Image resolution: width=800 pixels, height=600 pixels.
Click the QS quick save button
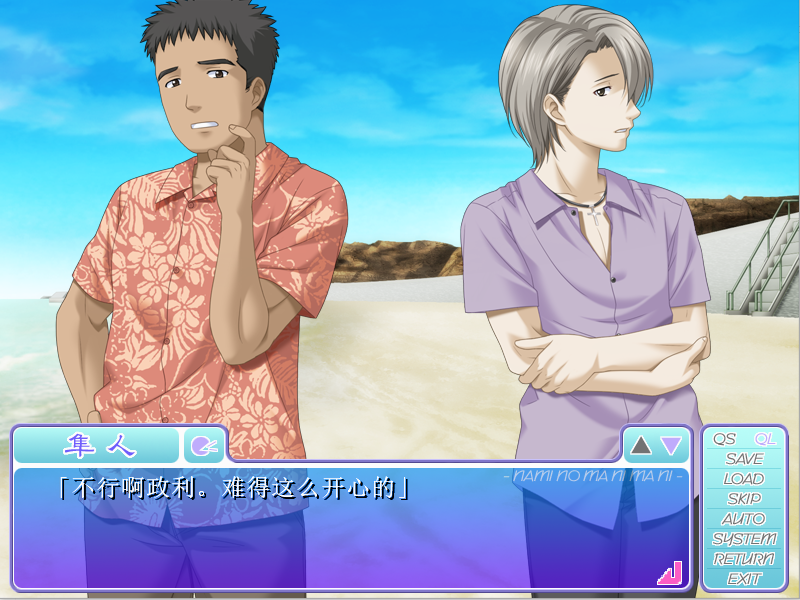tap(724, 439)
